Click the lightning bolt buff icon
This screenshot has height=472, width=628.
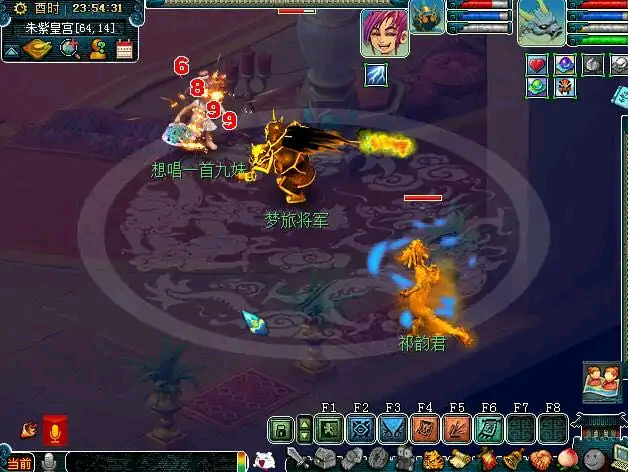pyautogui.click(x=377, y=73)
